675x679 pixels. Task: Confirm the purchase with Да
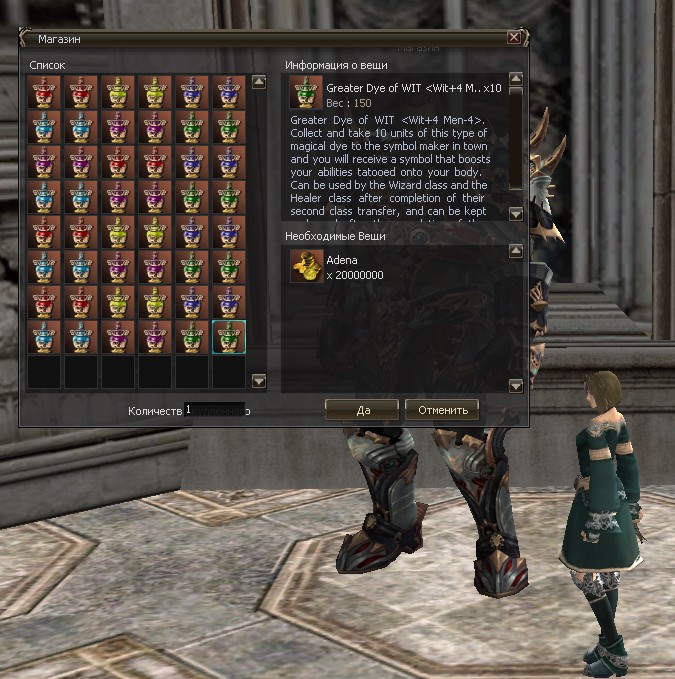click(x=361, y=410)
